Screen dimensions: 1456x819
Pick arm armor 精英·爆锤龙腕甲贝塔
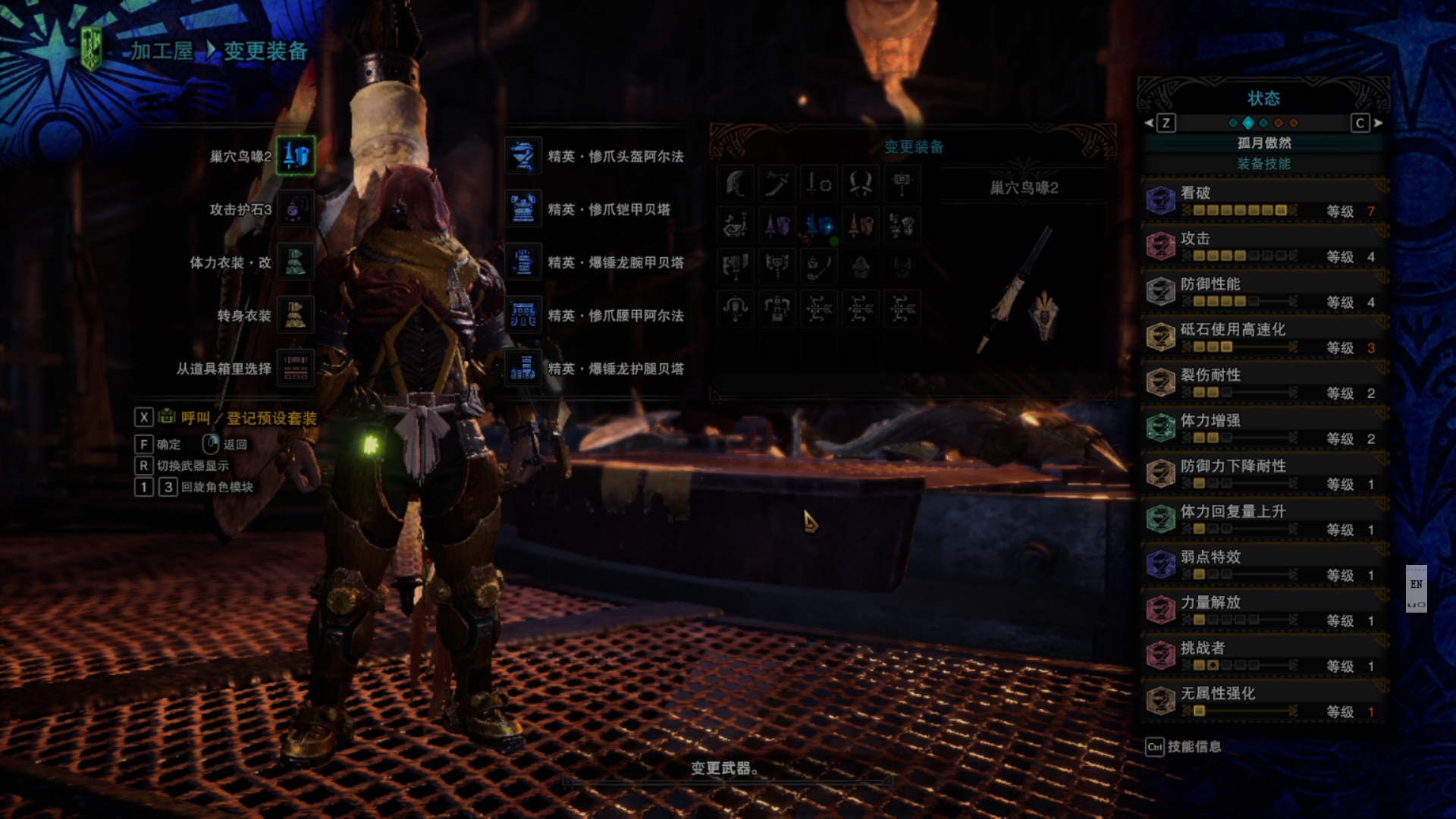click(523, 262)
